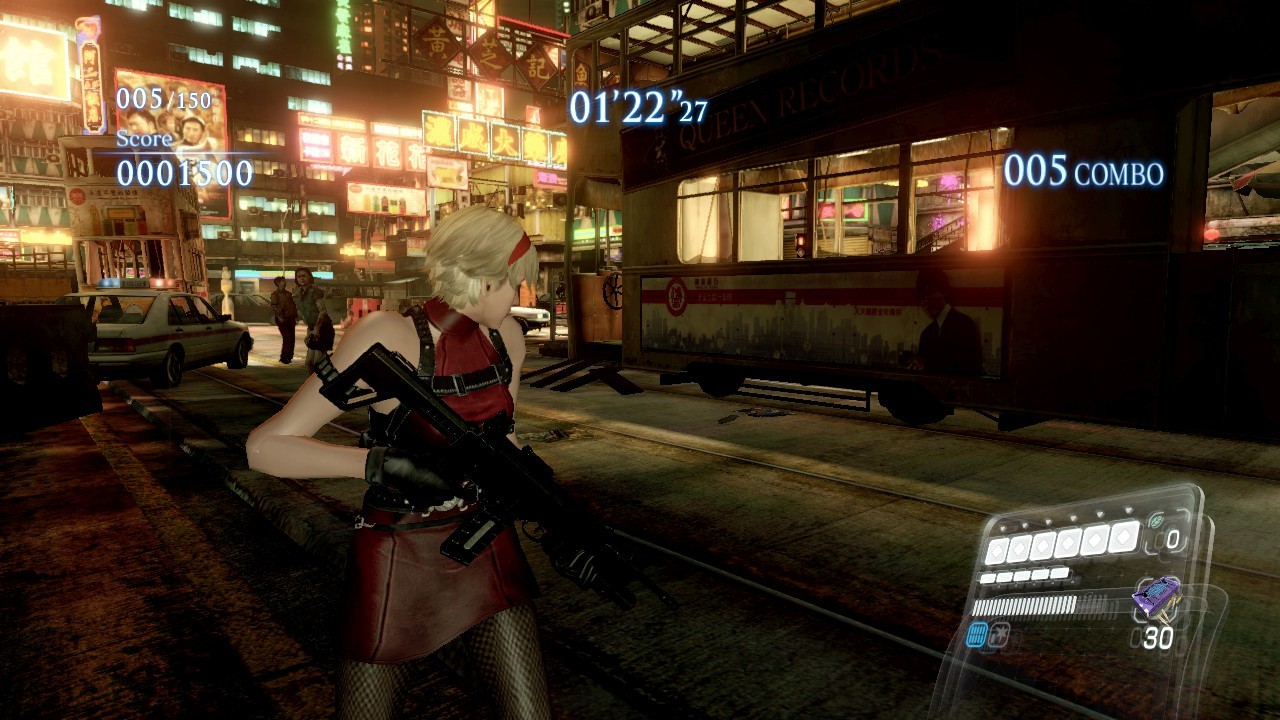Toggle the herb counter display showing 0
The image size is (1280, 720).
tap(1172, 538)
